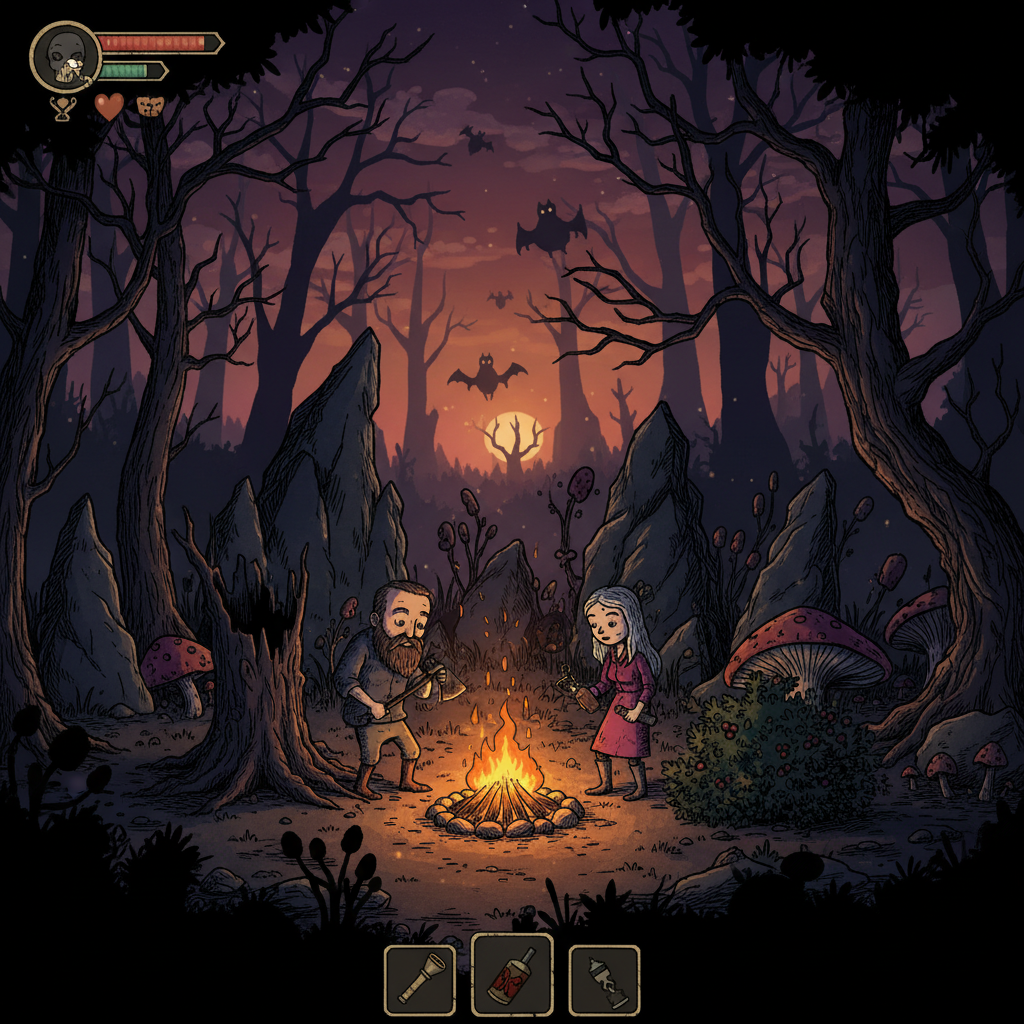Image resolution: width=1024 pixels, height=1024 pixels.
Task: Choose the red-labeled bottle slot
Action: point(512,974)
